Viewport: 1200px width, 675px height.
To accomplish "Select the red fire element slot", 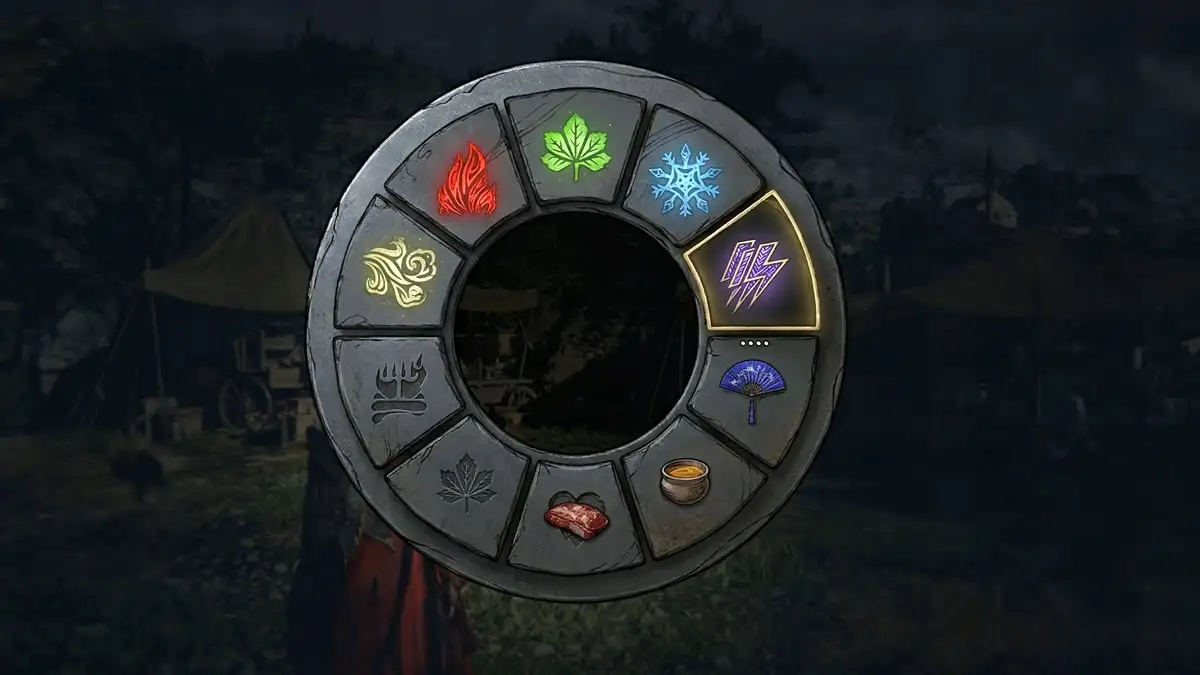I will [468, 181].
